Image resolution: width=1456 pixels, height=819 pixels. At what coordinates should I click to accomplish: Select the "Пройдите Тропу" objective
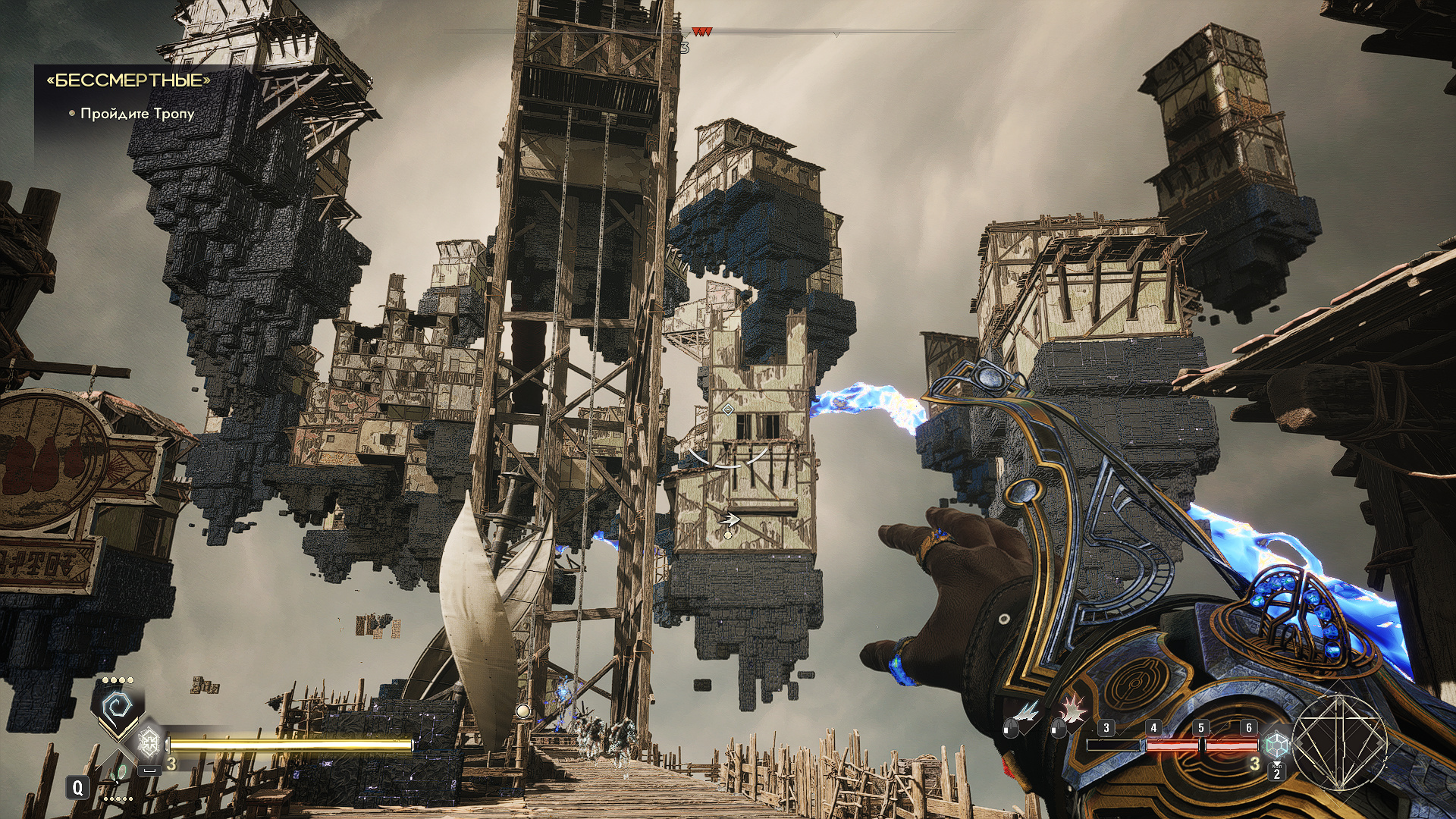(137, 114)
